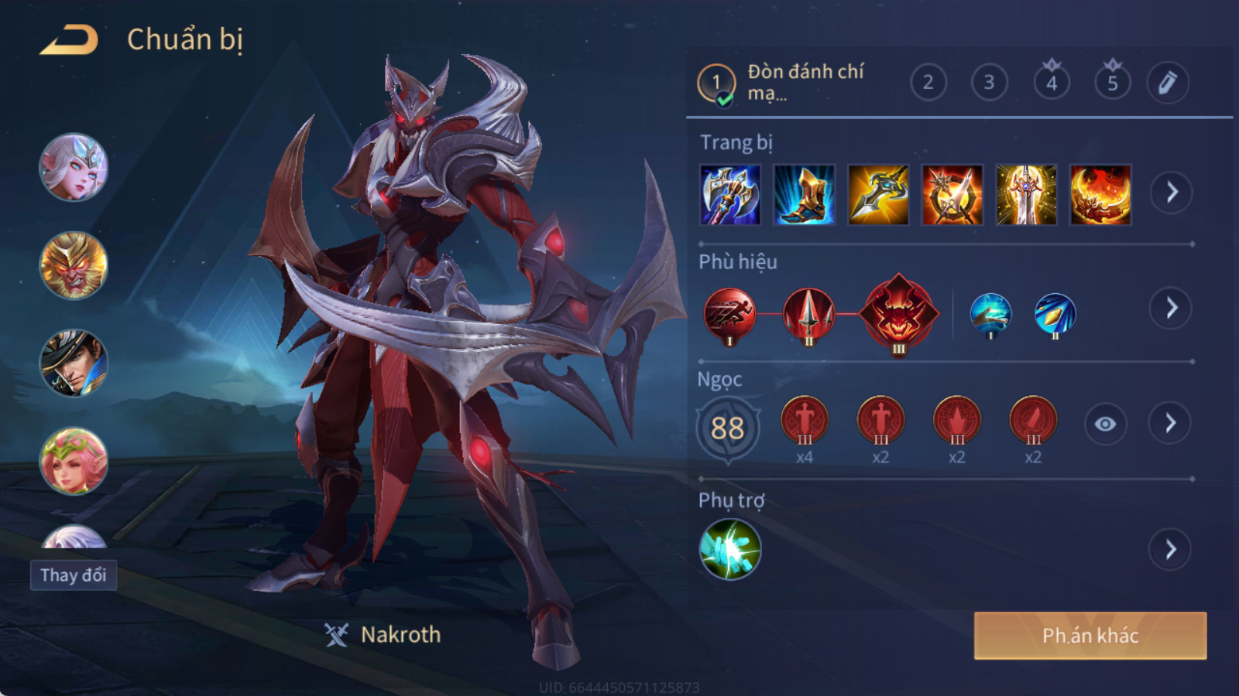Click the Thay đổi change button
The image size is (1239, 696).
pyautogui.click(x=73, y=576)
